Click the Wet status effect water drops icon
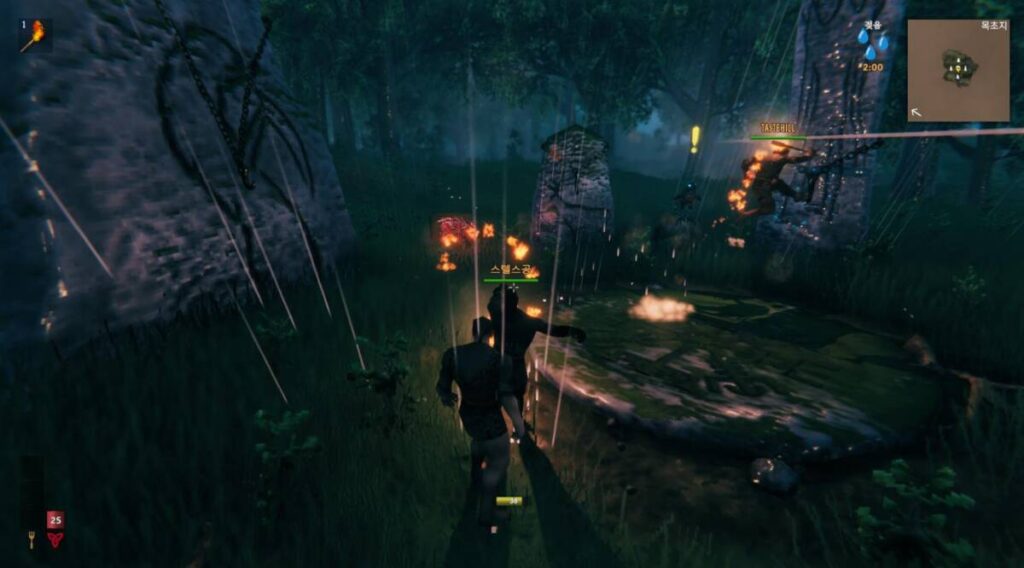The height and width of the screenshot is (568, 1024). tap(872, 42)
